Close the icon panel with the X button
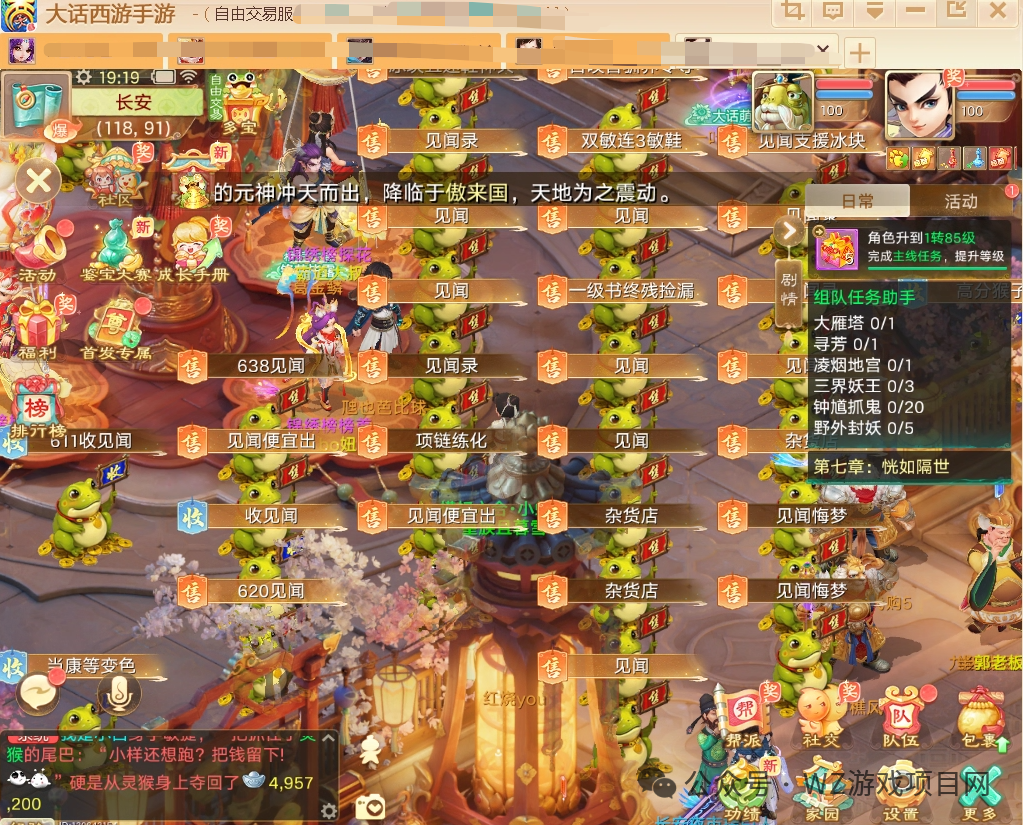Viewport: 1023px width, 825px height. (38, 181)
